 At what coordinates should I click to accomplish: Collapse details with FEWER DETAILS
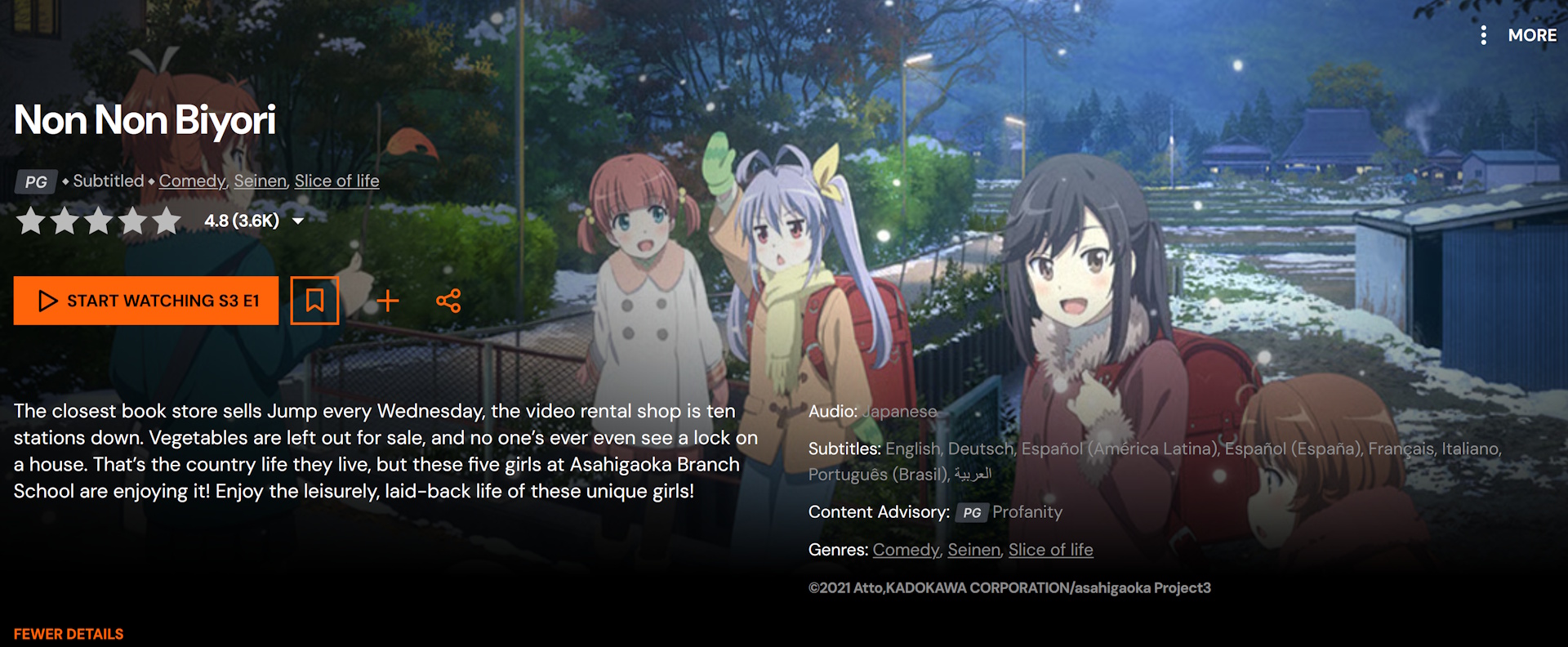coord(69,634)
